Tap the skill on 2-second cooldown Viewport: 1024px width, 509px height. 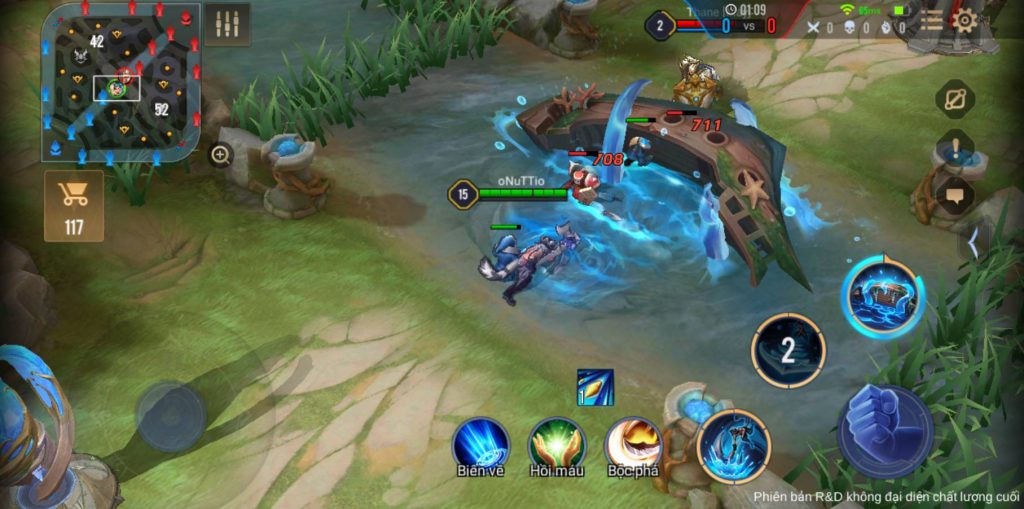[788, 350]
